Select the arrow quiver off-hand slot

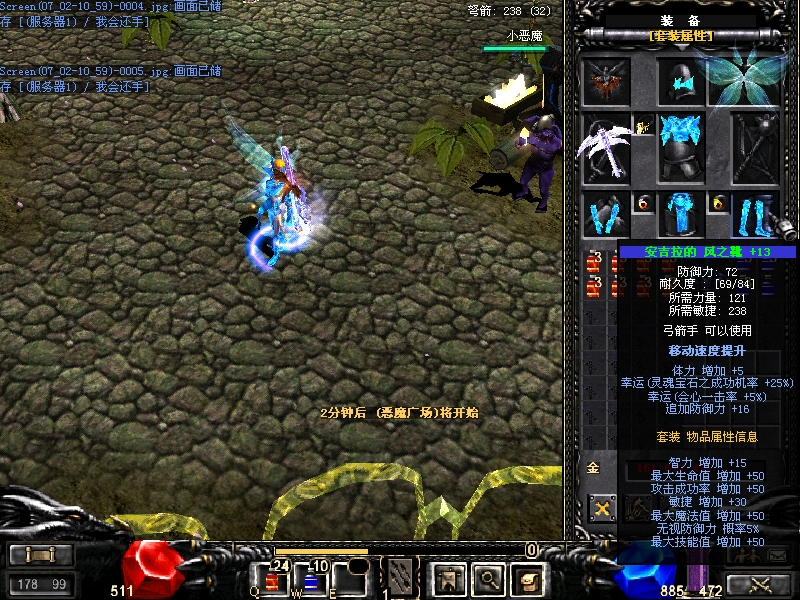tap(754, 148)
